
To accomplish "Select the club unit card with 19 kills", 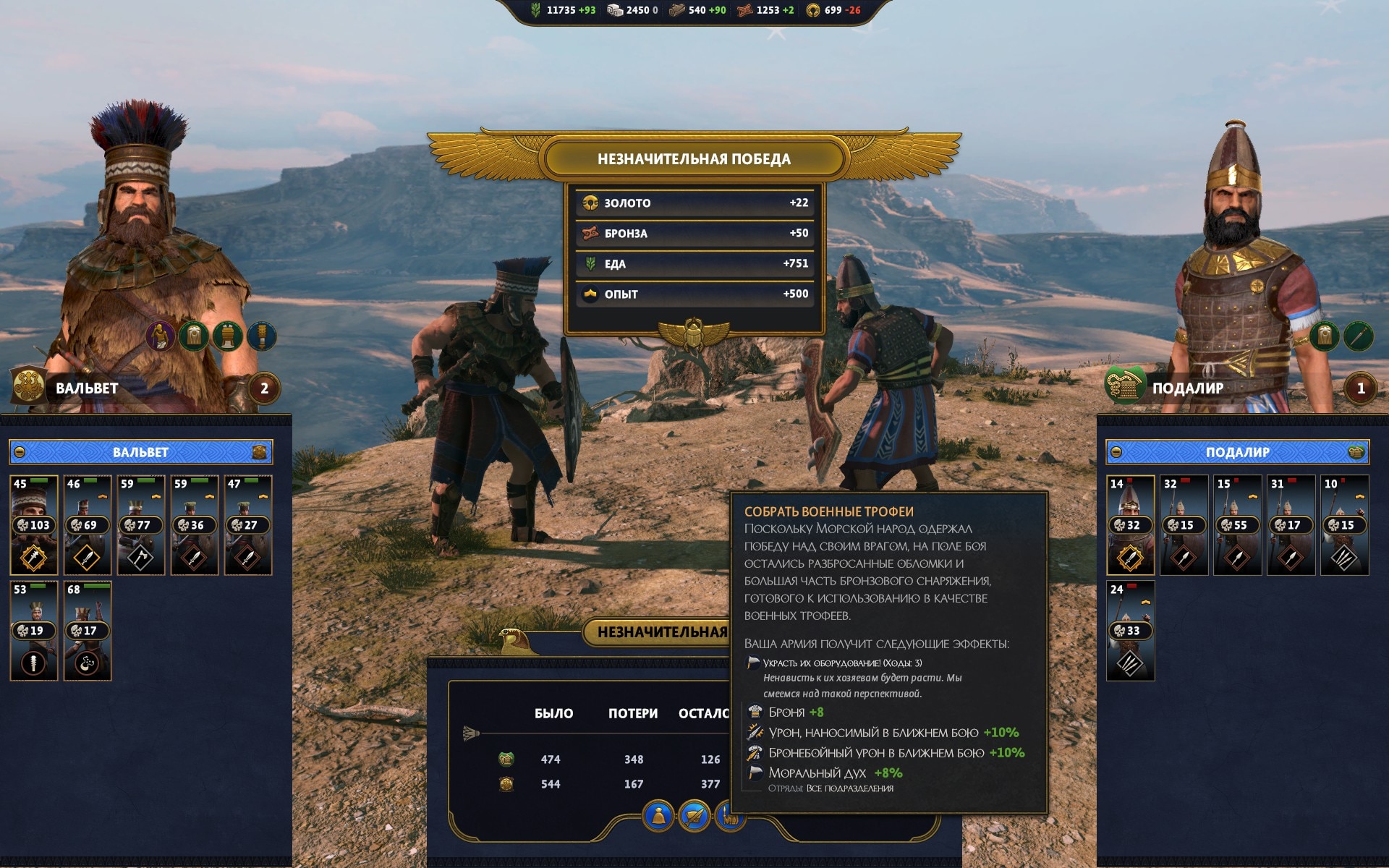I will [x=34, y=631].
